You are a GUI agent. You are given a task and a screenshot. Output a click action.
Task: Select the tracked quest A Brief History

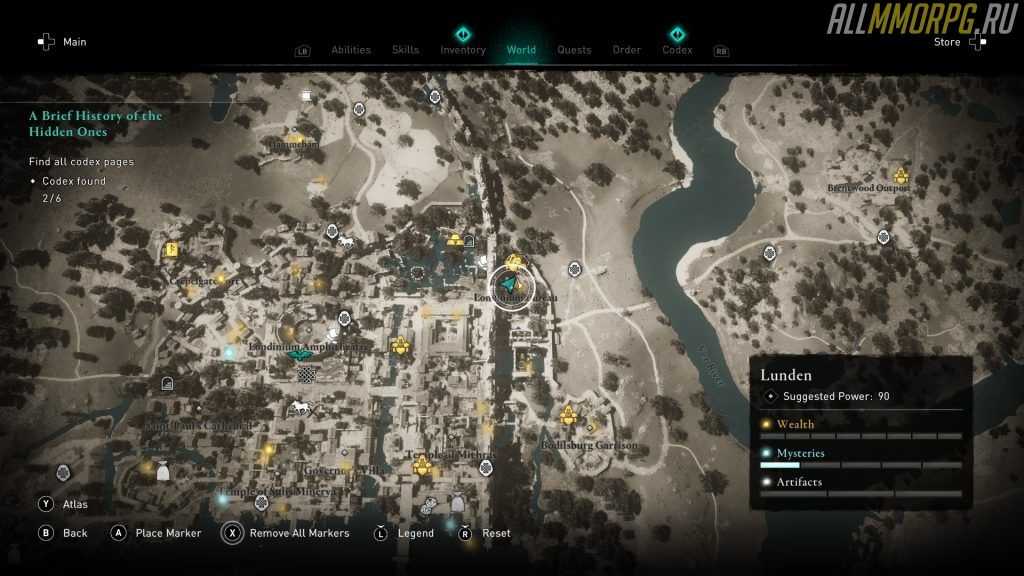(x=95, y=123)
